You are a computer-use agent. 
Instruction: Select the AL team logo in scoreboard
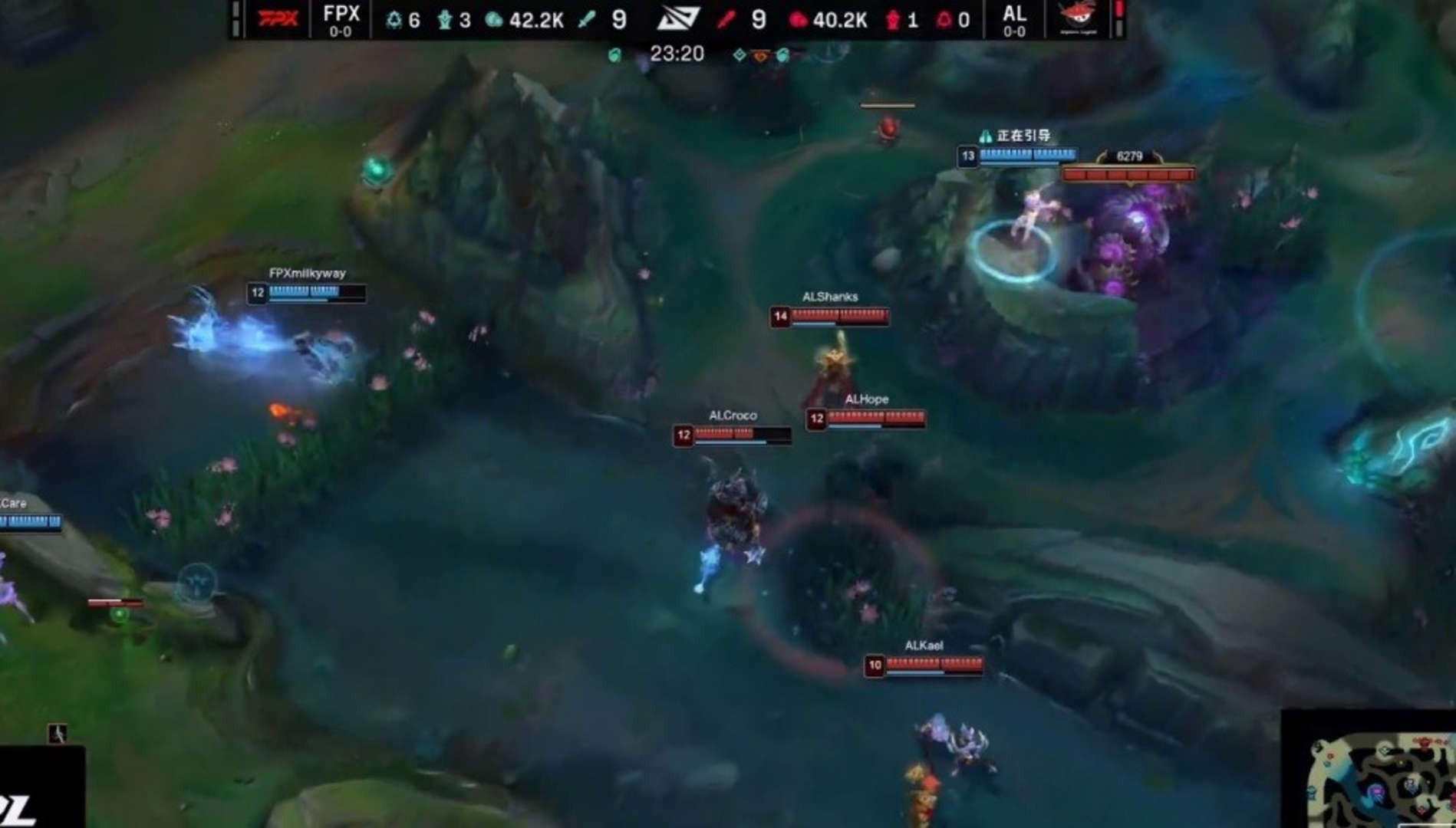[1078, 18]
